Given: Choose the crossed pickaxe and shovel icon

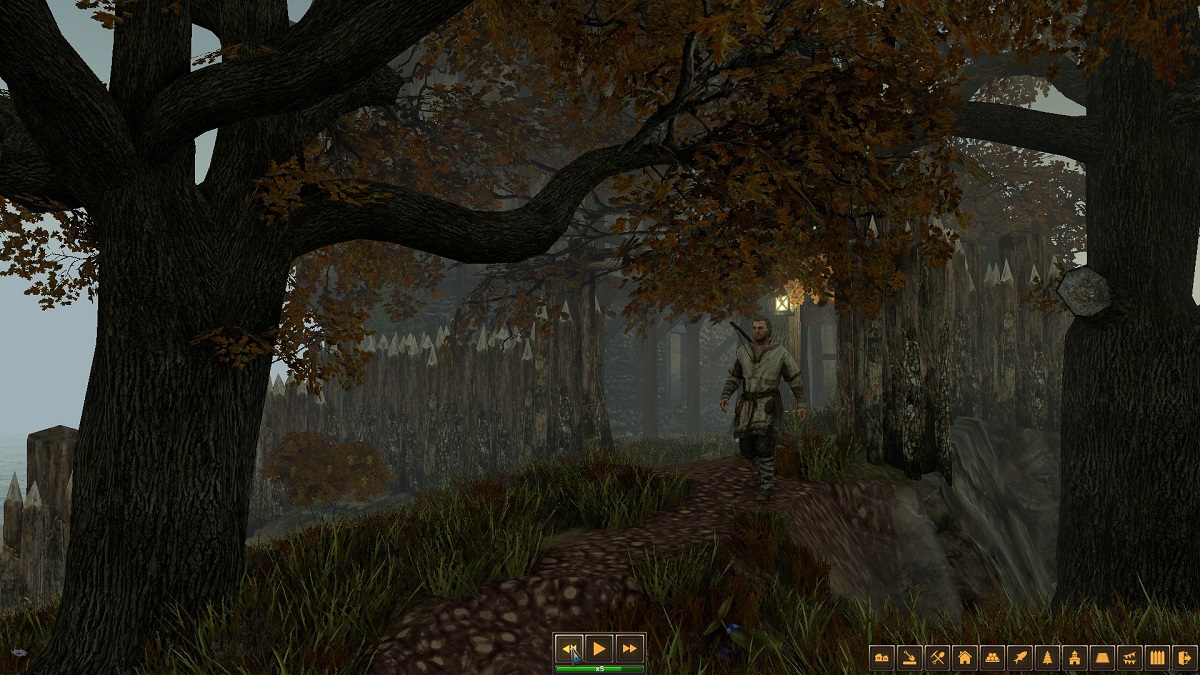Looking at the screenshot, I should tap(937, 657).
